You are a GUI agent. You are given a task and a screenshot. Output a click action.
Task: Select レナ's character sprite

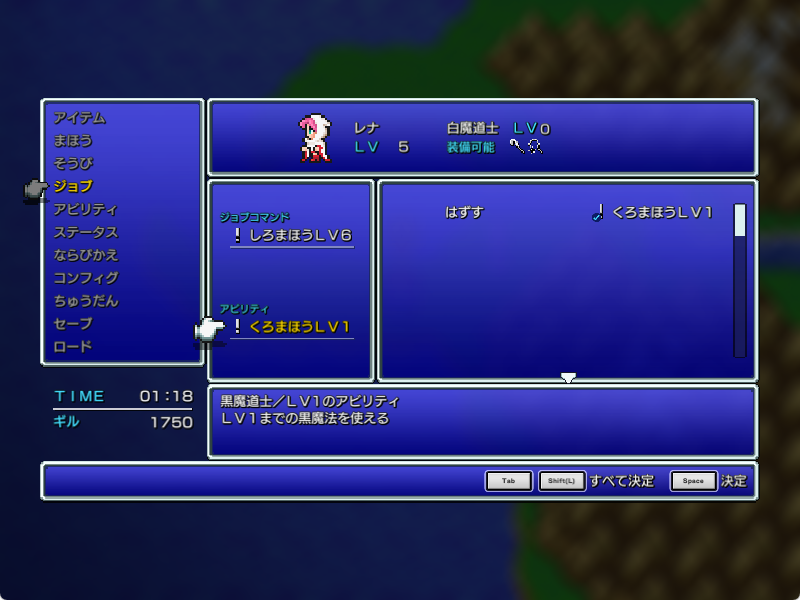click(x=314, y=138)
